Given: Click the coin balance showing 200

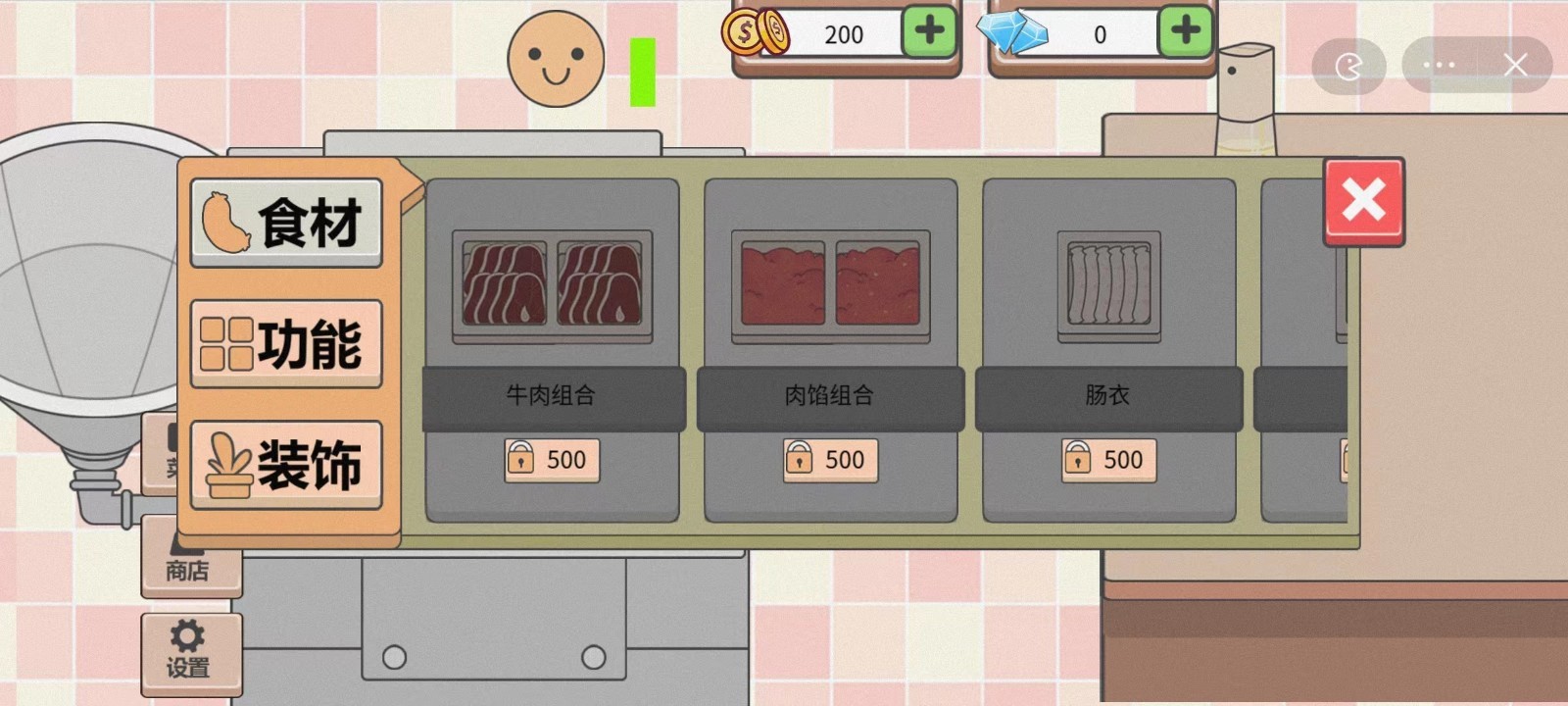Looking at the screenshot, I should (845, 34).
